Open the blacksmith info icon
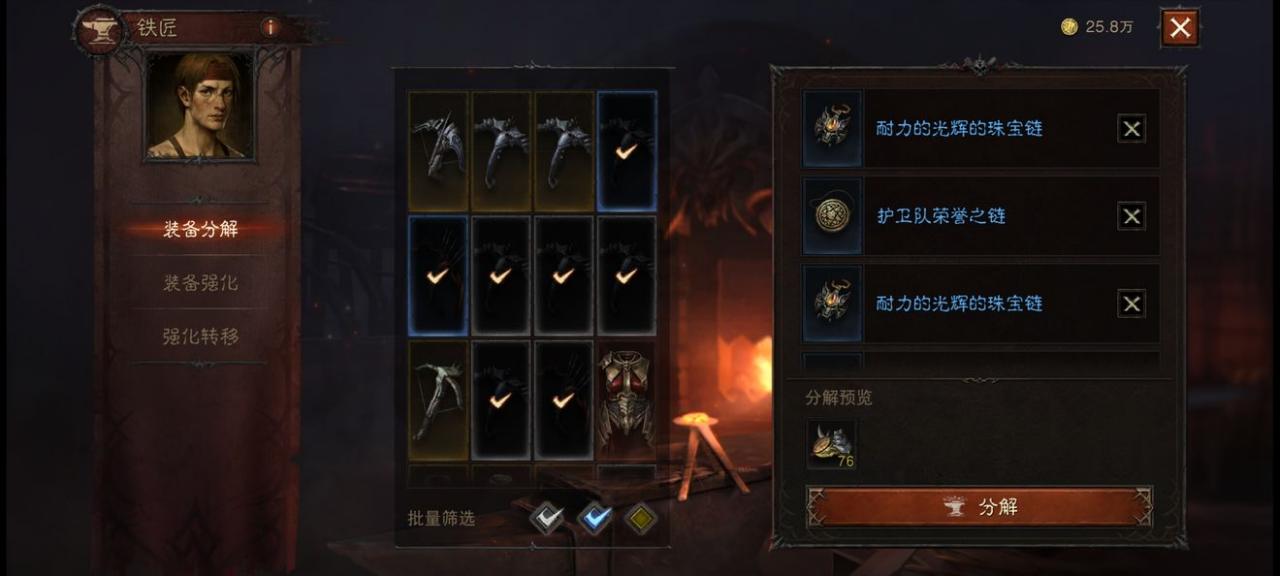Screen dimensions: 1280x576 pos(270,28)
